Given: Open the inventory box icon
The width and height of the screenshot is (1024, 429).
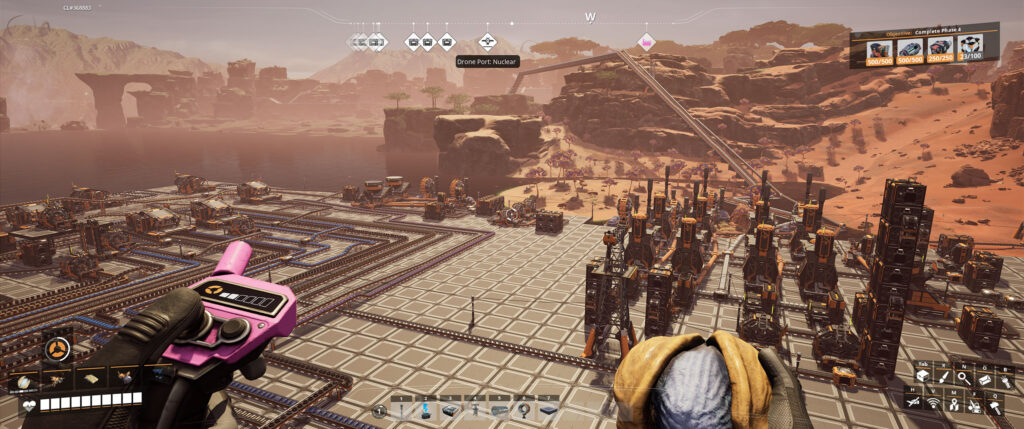Looking at the screenshot, I should [921, 377].
